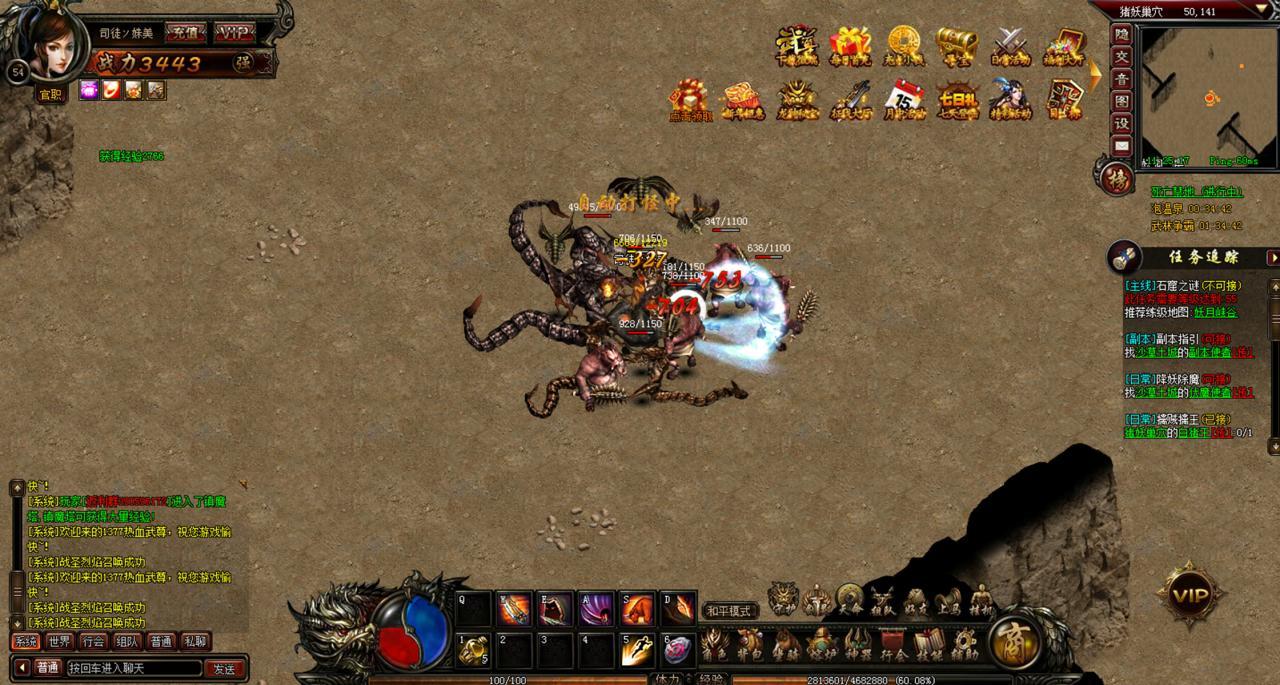
Task: Toggle the 和平模式 peace mode button
Action: pos(728,610)
